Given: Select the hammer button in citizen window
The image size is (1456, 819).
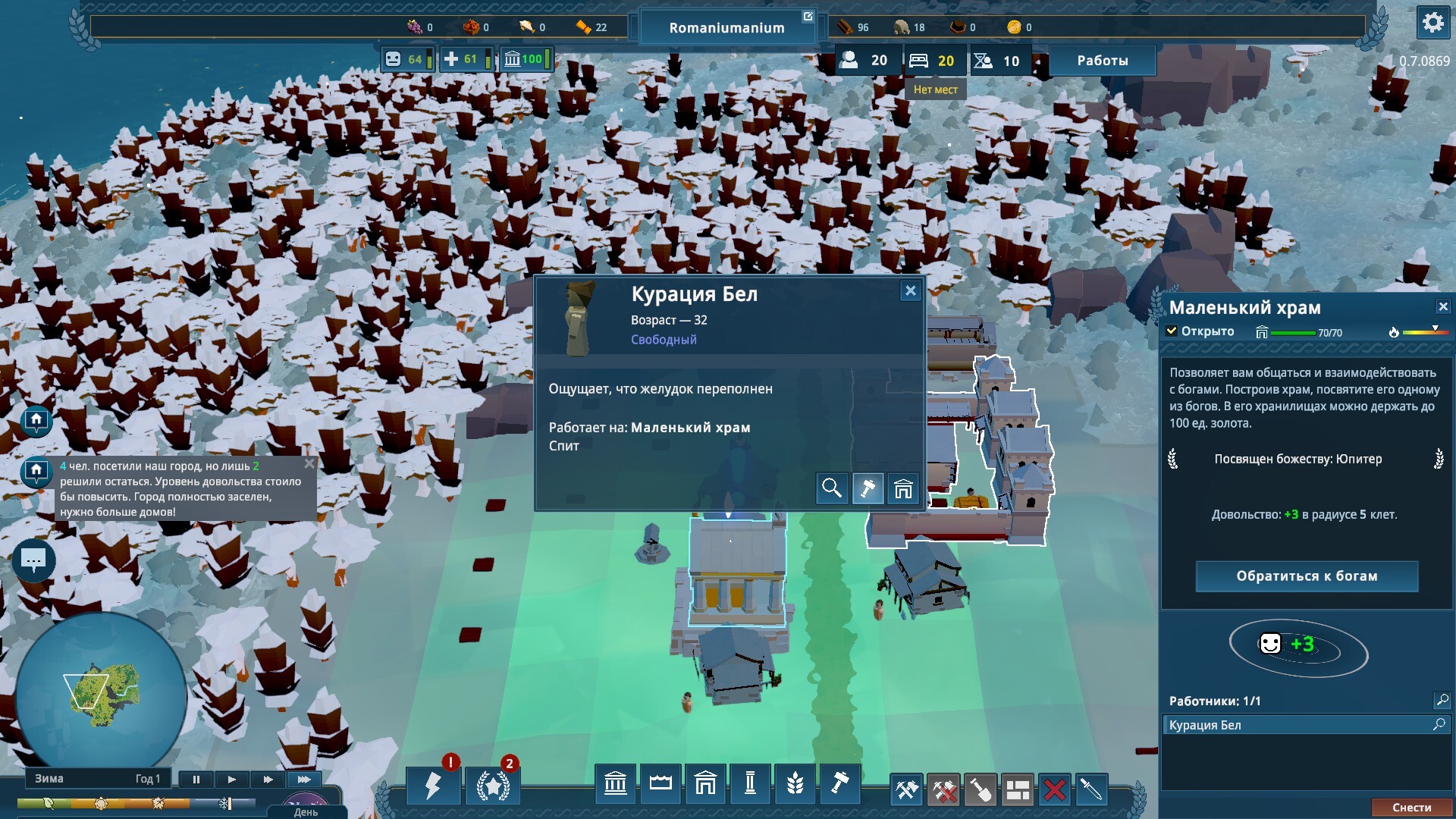Looking at the screenshot, I should 868,488.
